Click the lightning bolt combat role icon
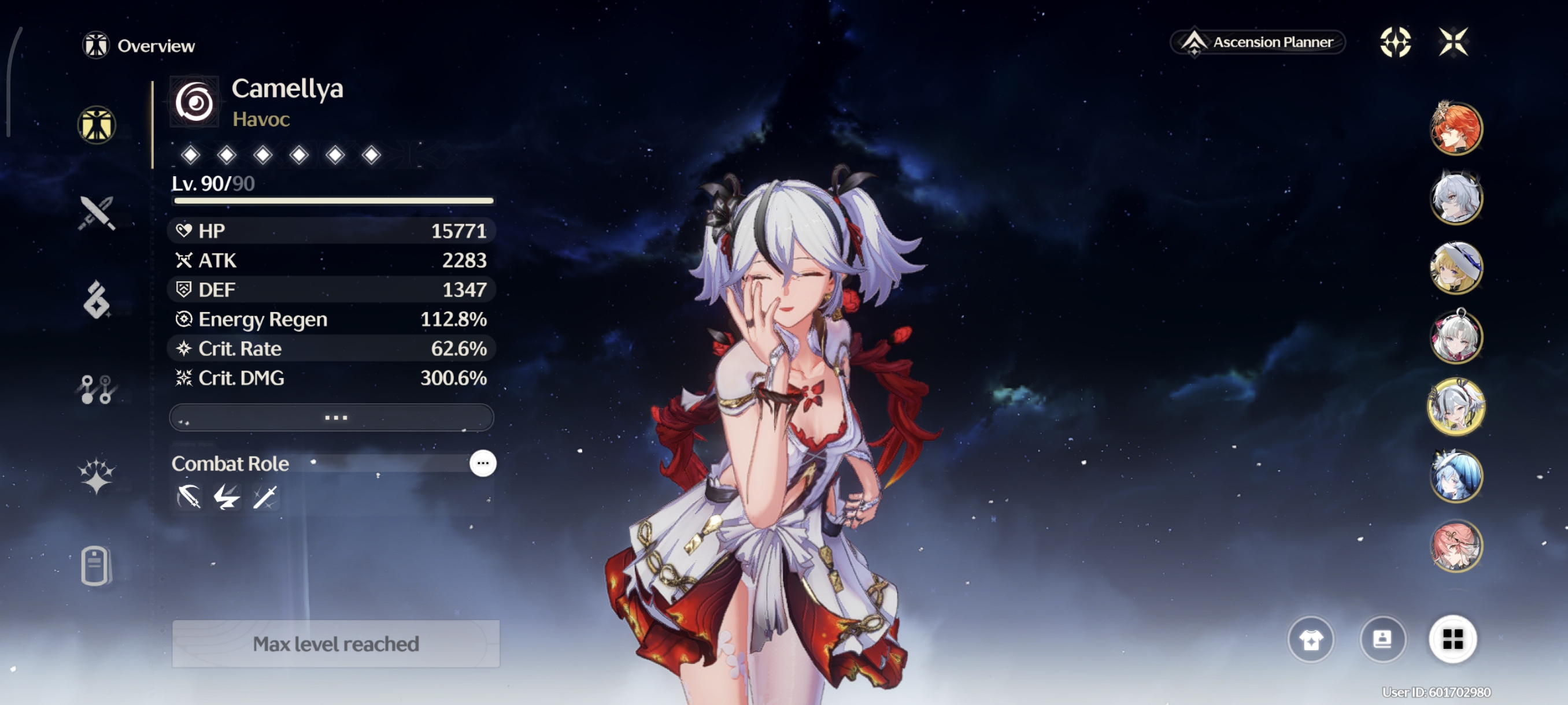This screenshot has width=1568, height=705. [x=227, y=497]
